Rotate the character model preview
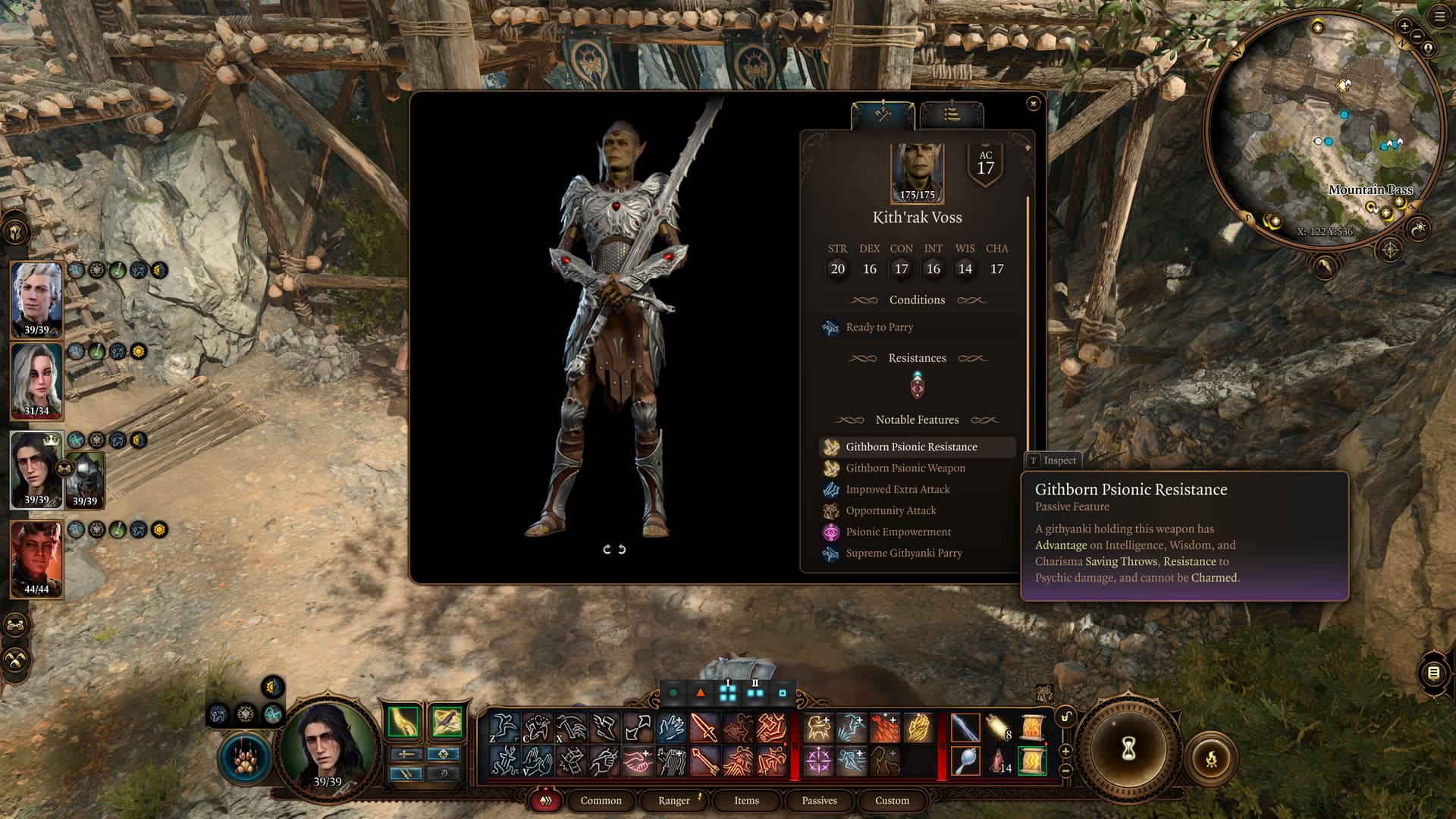The height and width of the screenshot is (819, 1456). click(613, 549)
